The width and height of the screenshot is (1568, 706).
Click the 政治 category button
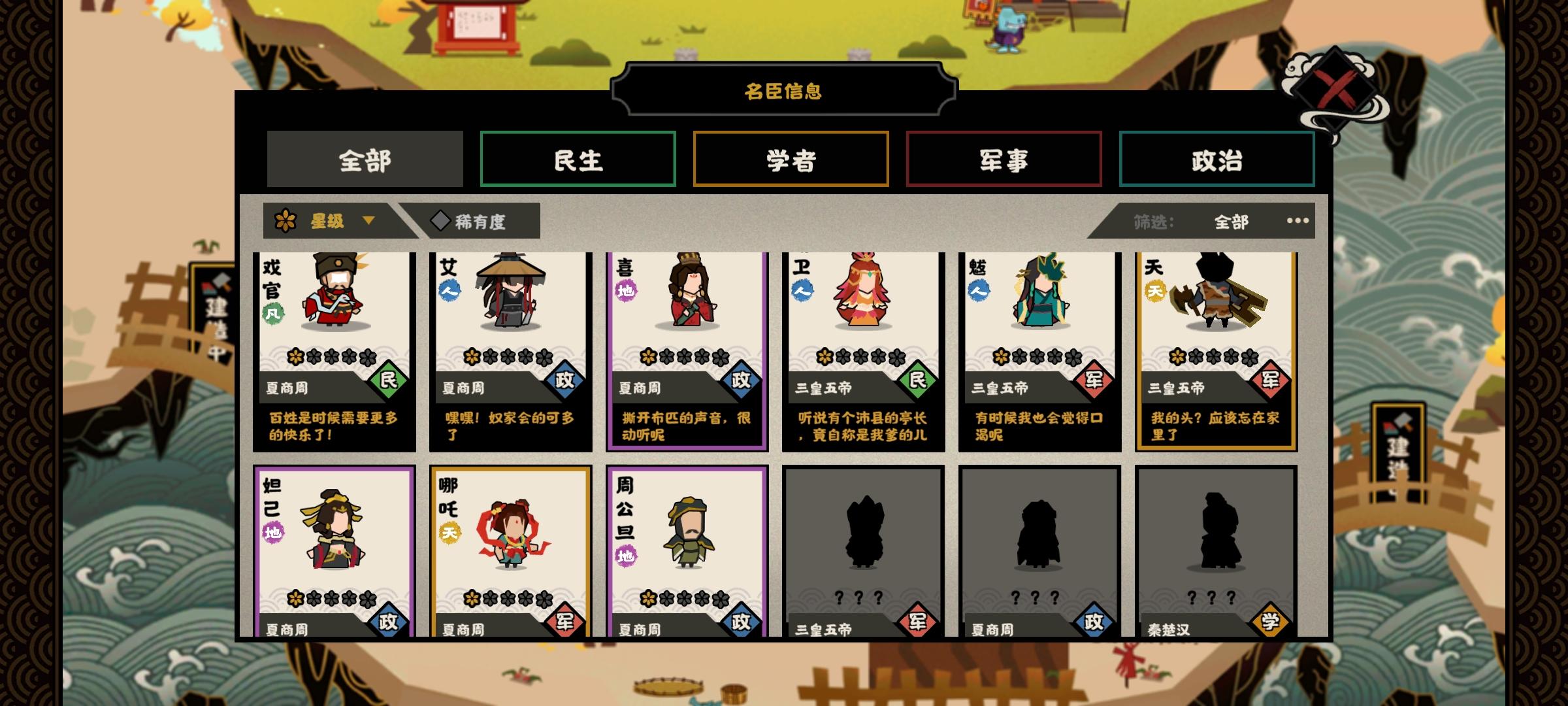[x=1217, y=160]
